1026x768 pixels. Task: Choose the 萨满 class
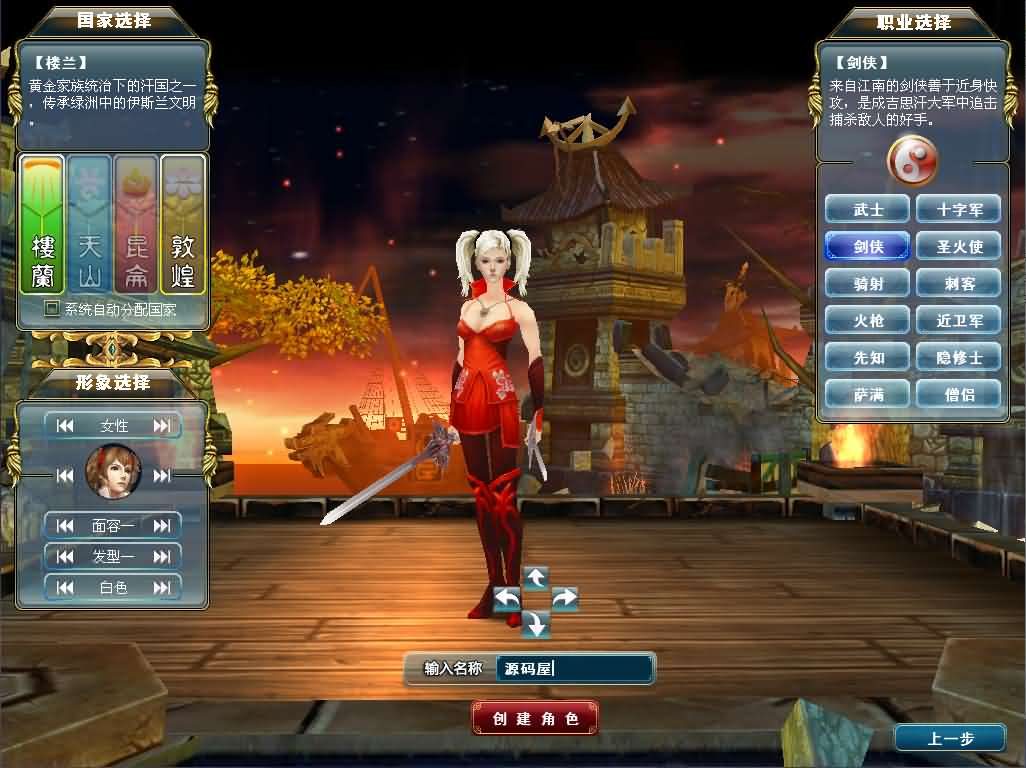click(x=867, y=394)
